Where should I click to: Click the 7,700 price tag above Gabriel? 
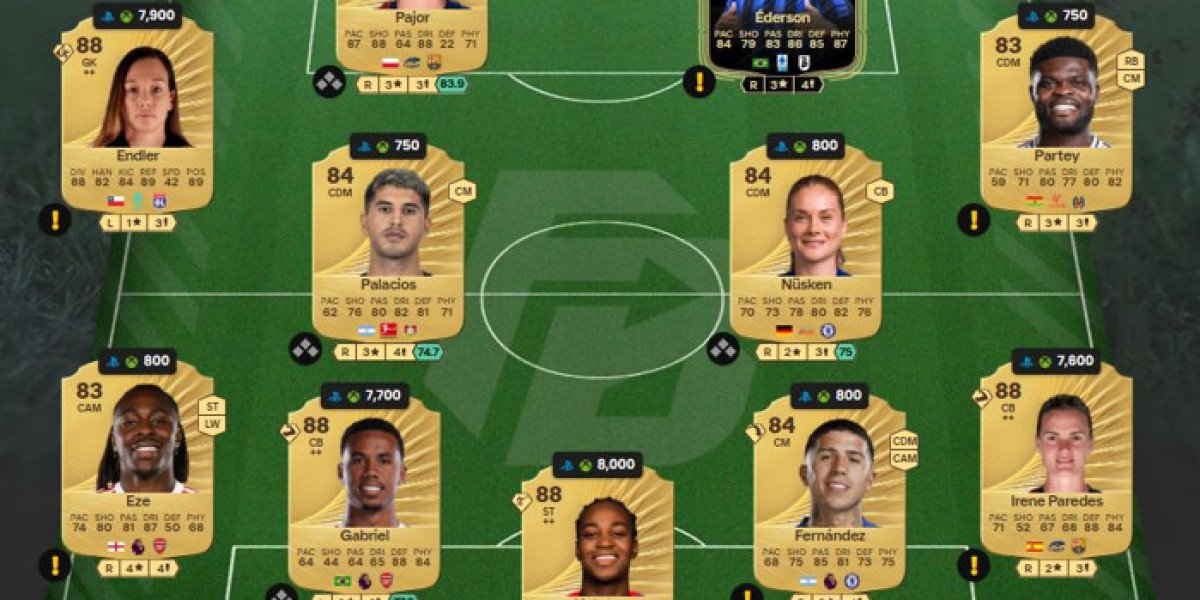coord(363,396)
